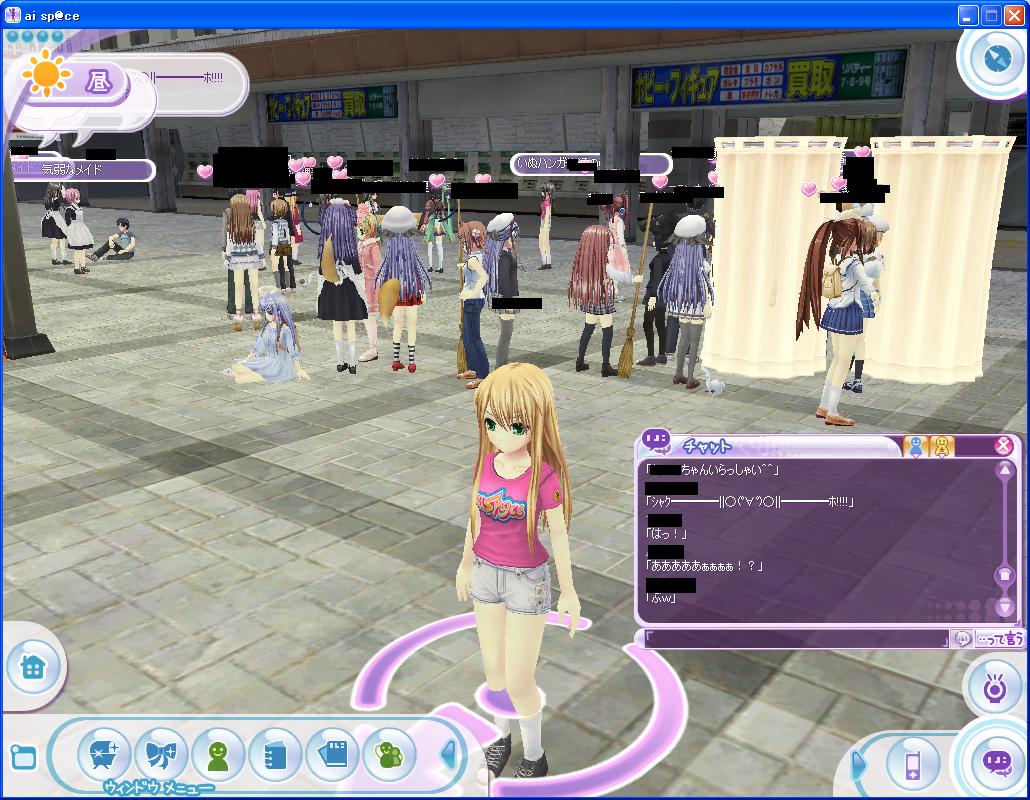Close the チャット chat window
The width and height of the screenshot is (1030, 800).
1004,446
